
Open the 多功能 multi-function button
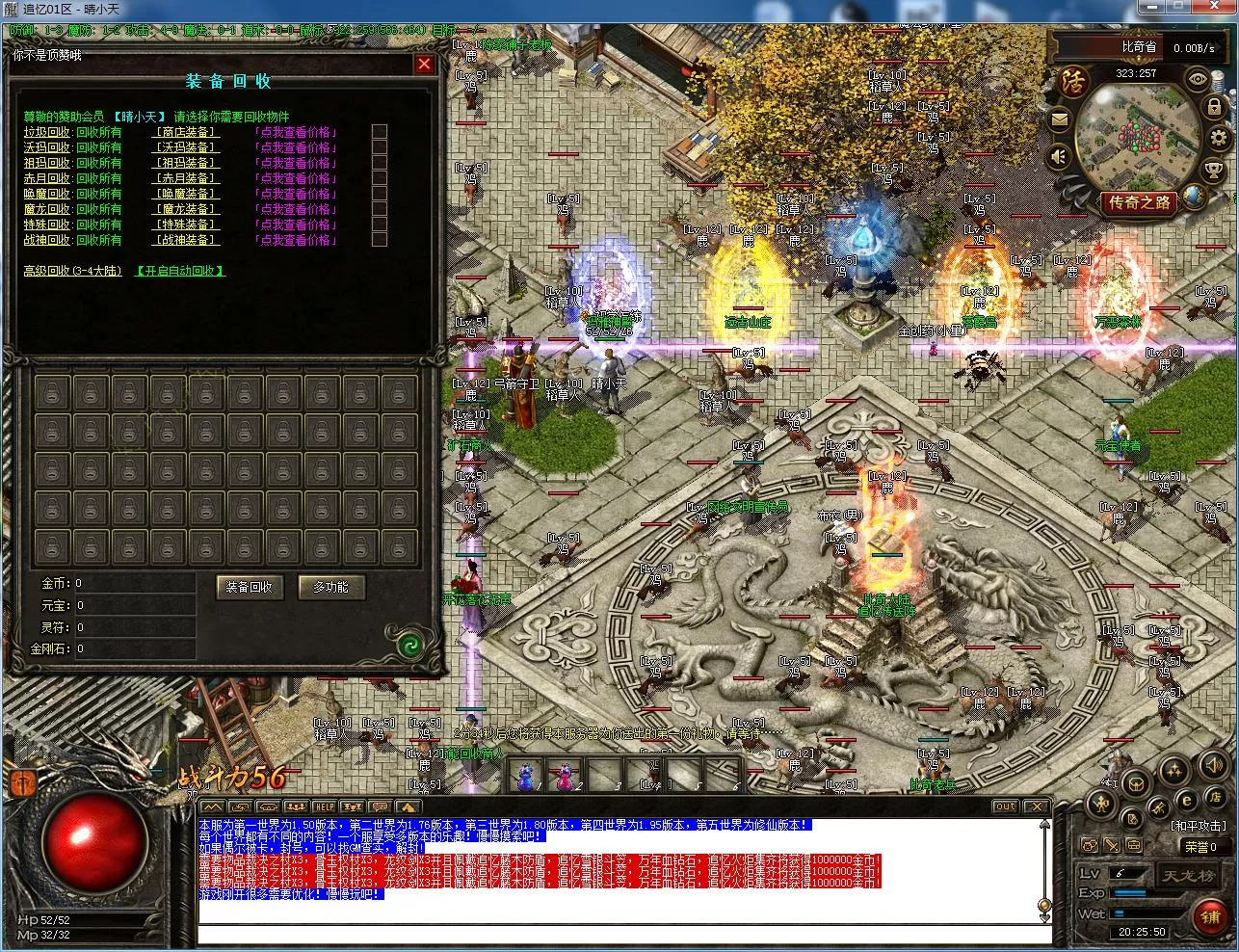click(330, 587)
